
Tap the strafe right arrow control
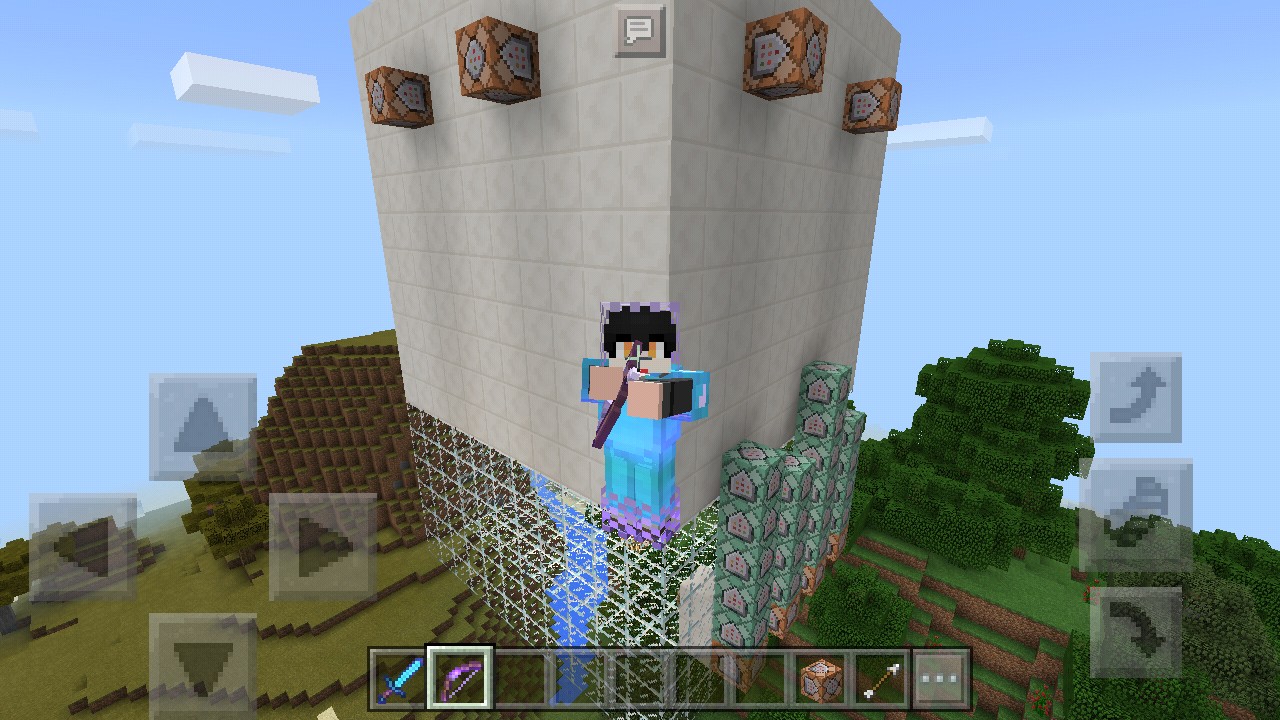click(322, 547)
